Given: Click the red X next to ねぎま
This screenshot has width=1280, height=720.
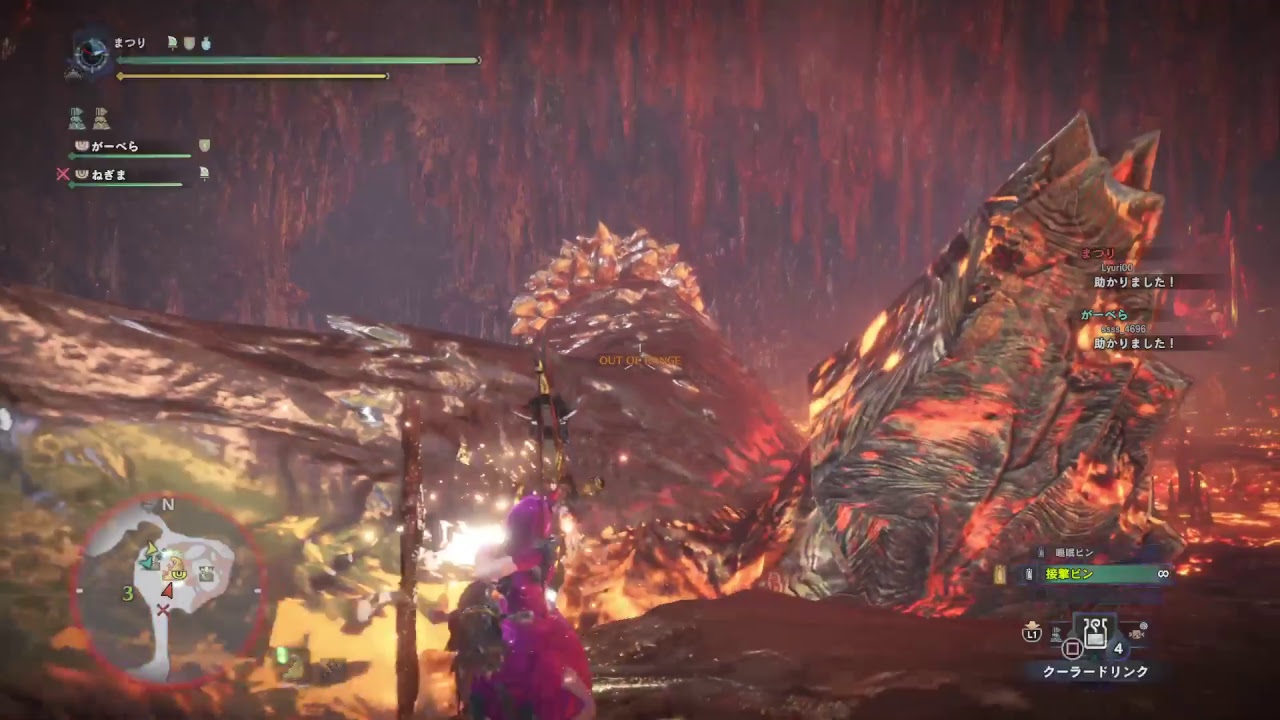Looking at the screenshot, I should 63,174.
